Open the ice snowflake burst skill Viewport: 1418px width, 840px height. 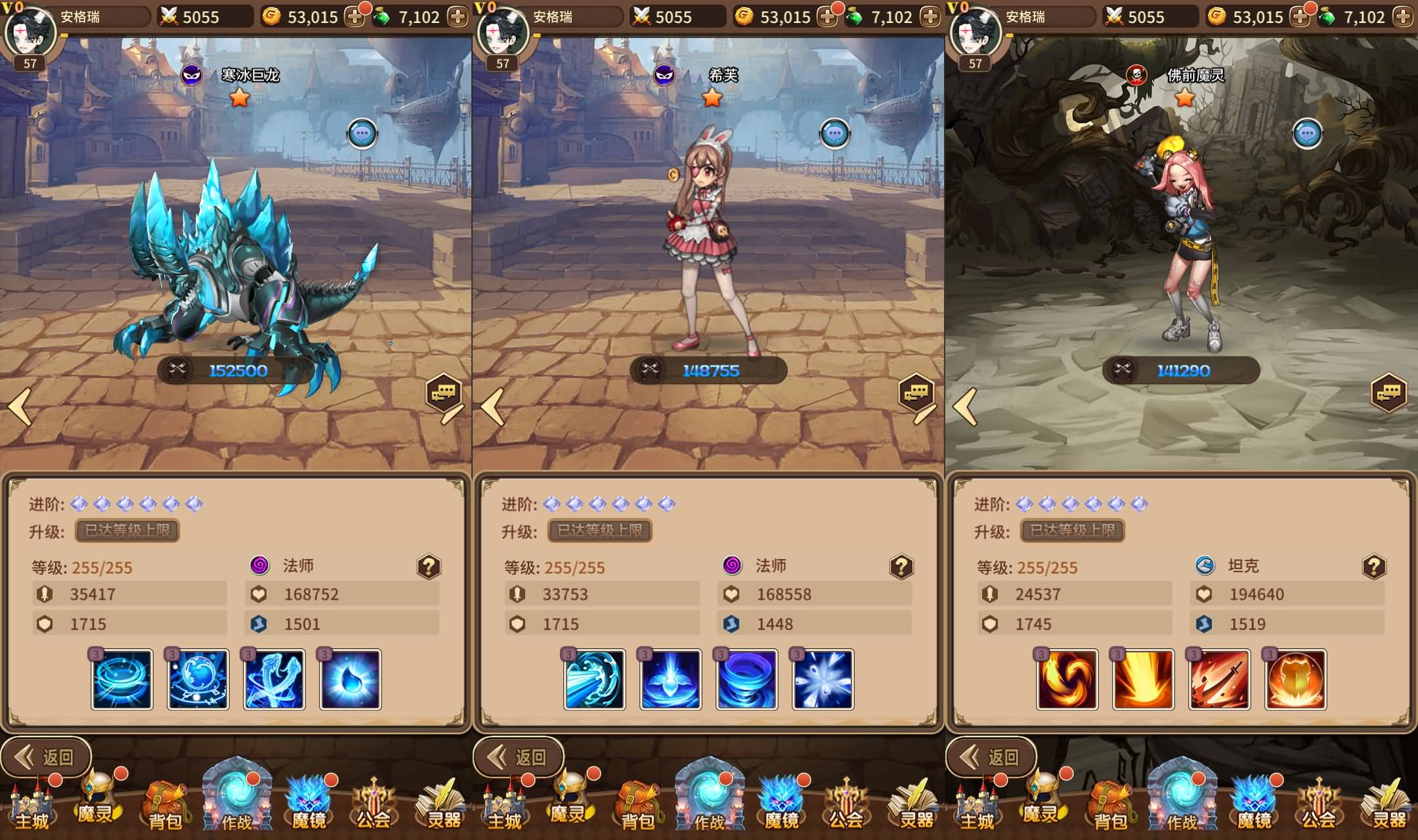point(823,679)
